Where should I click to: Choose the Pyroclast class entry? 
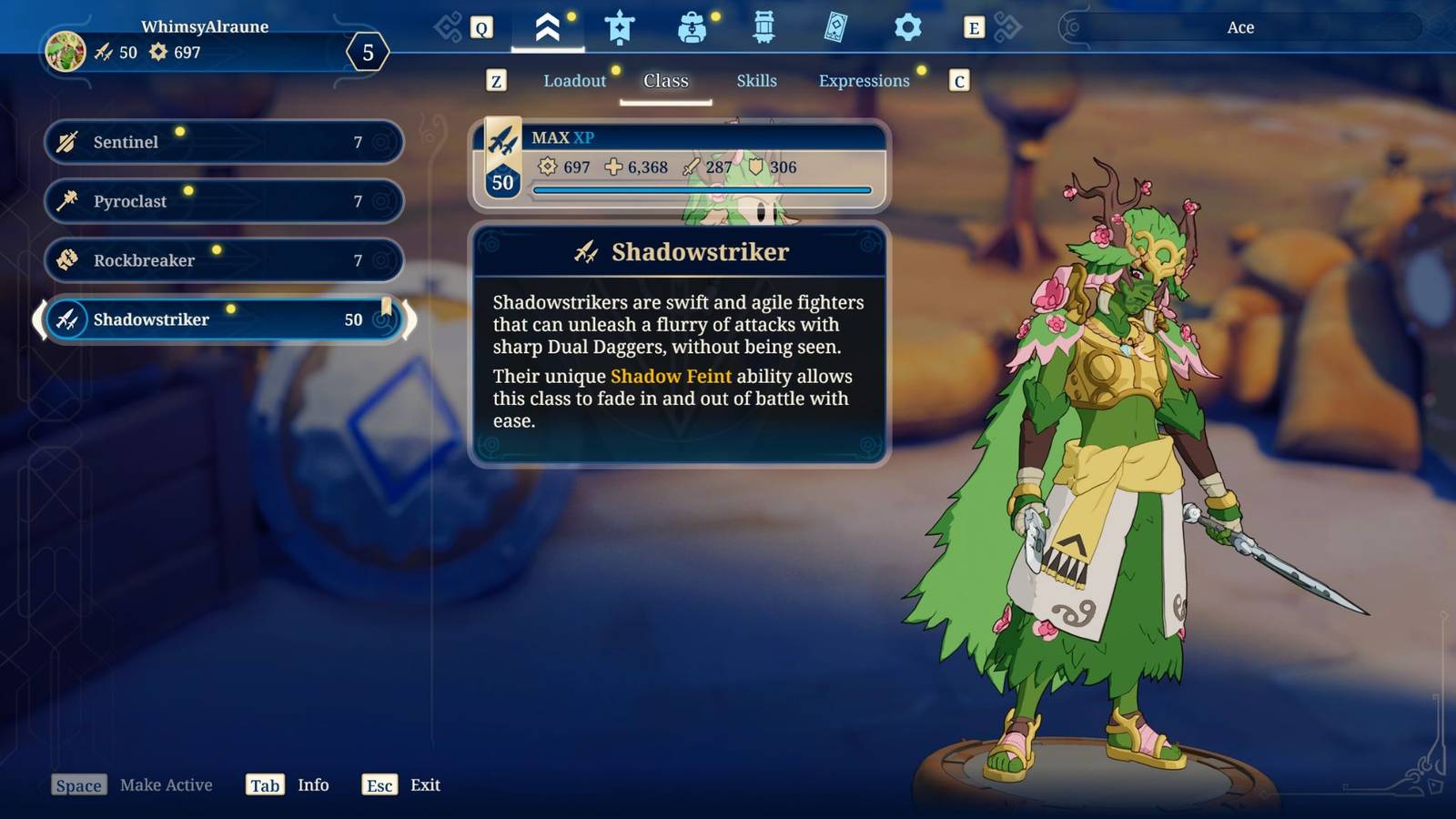(223, 201)
